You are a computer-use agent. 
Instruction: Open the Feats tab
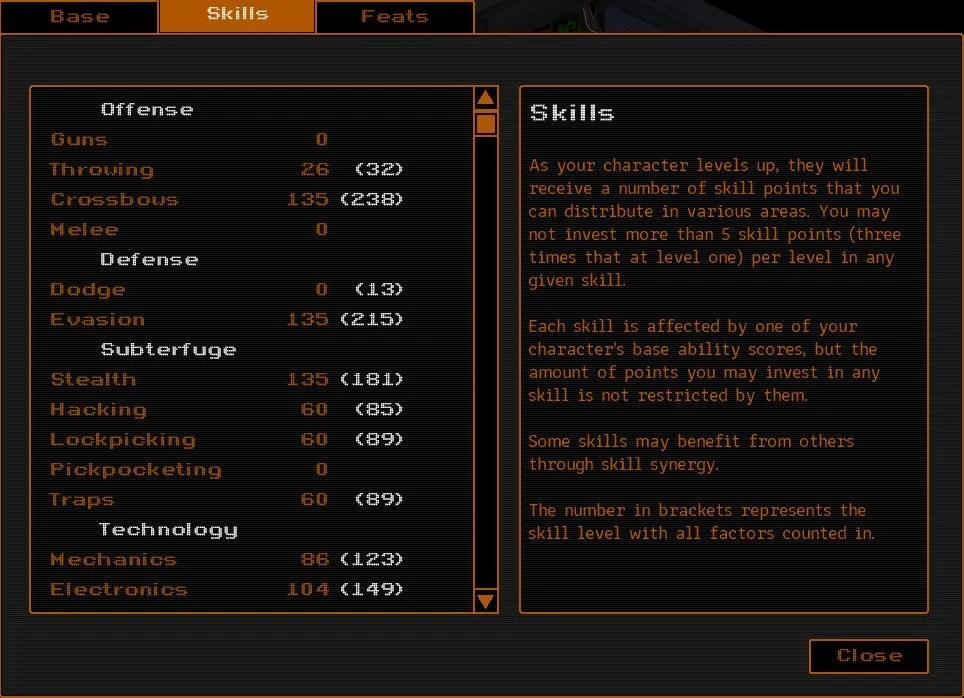(x=394, y=17)
